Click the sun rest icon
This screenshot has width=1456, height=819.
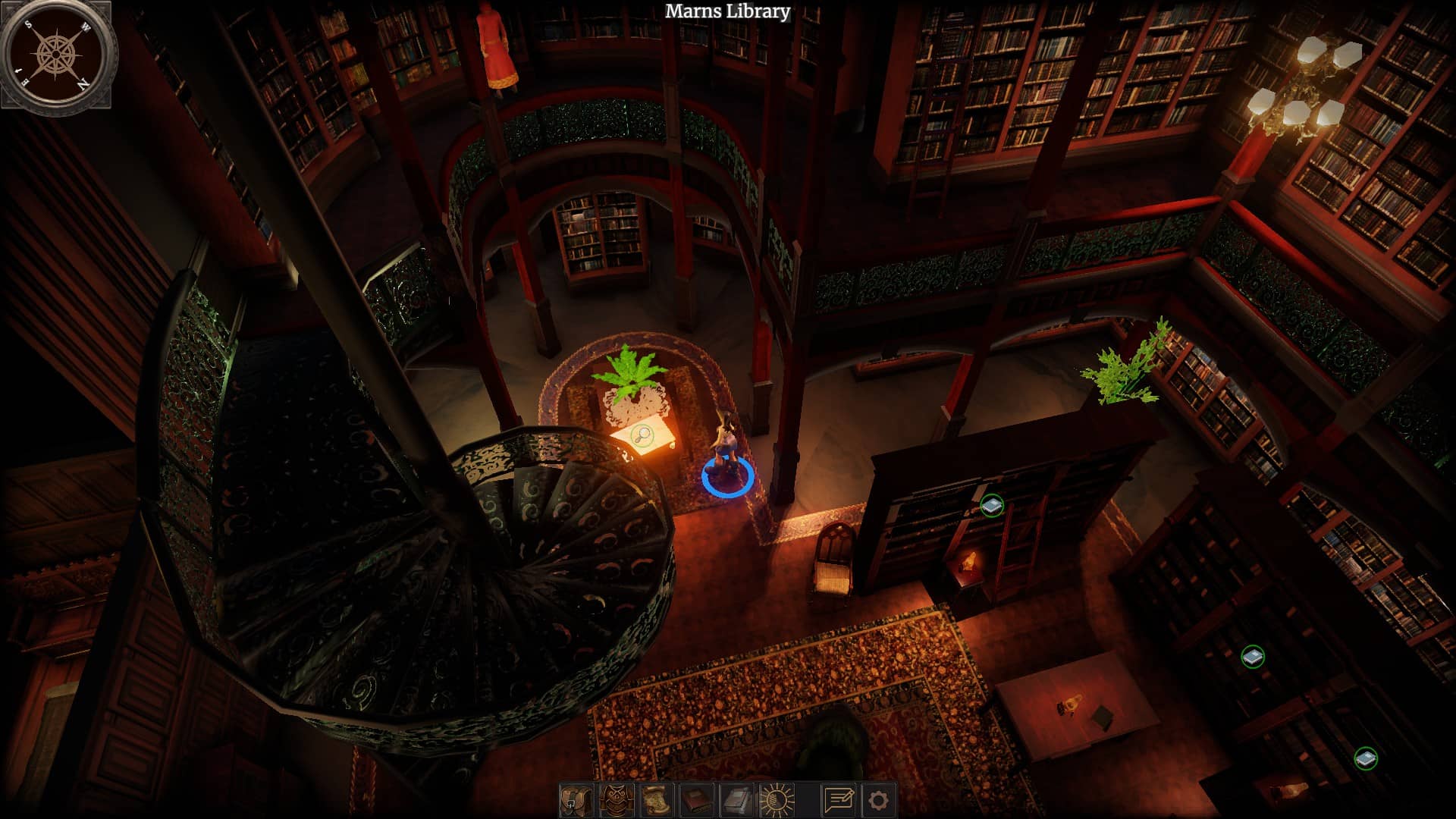(x=777, y=800)
